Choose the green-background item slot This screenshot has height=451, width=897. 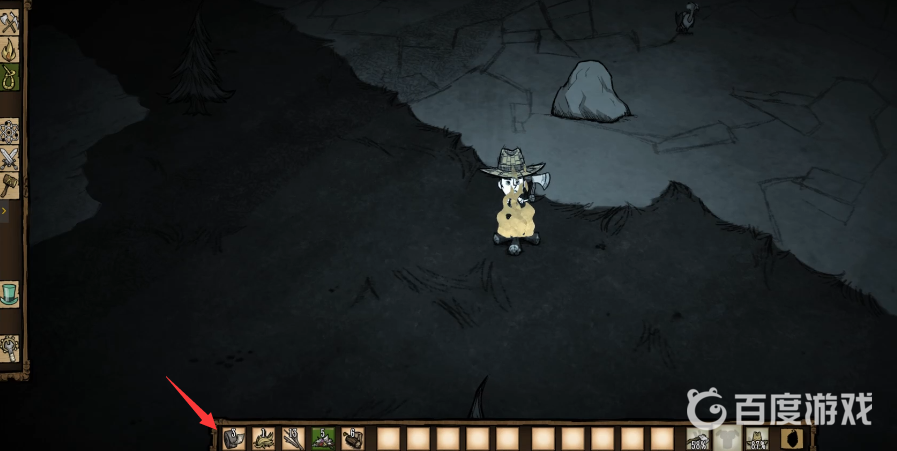click(x=323, y=438)
